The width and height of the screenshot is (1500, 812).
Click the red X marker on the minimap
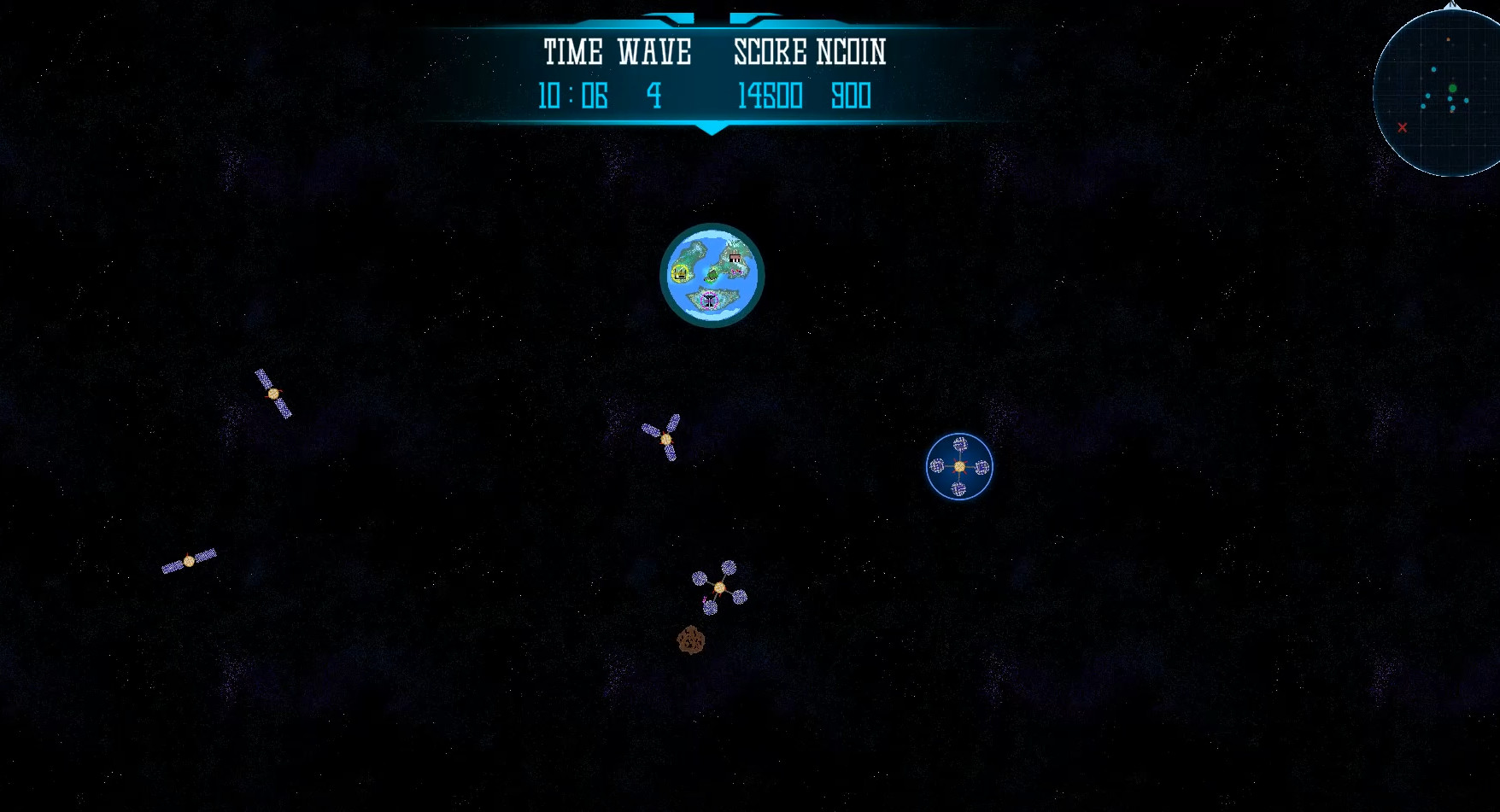pos(1403,127)
